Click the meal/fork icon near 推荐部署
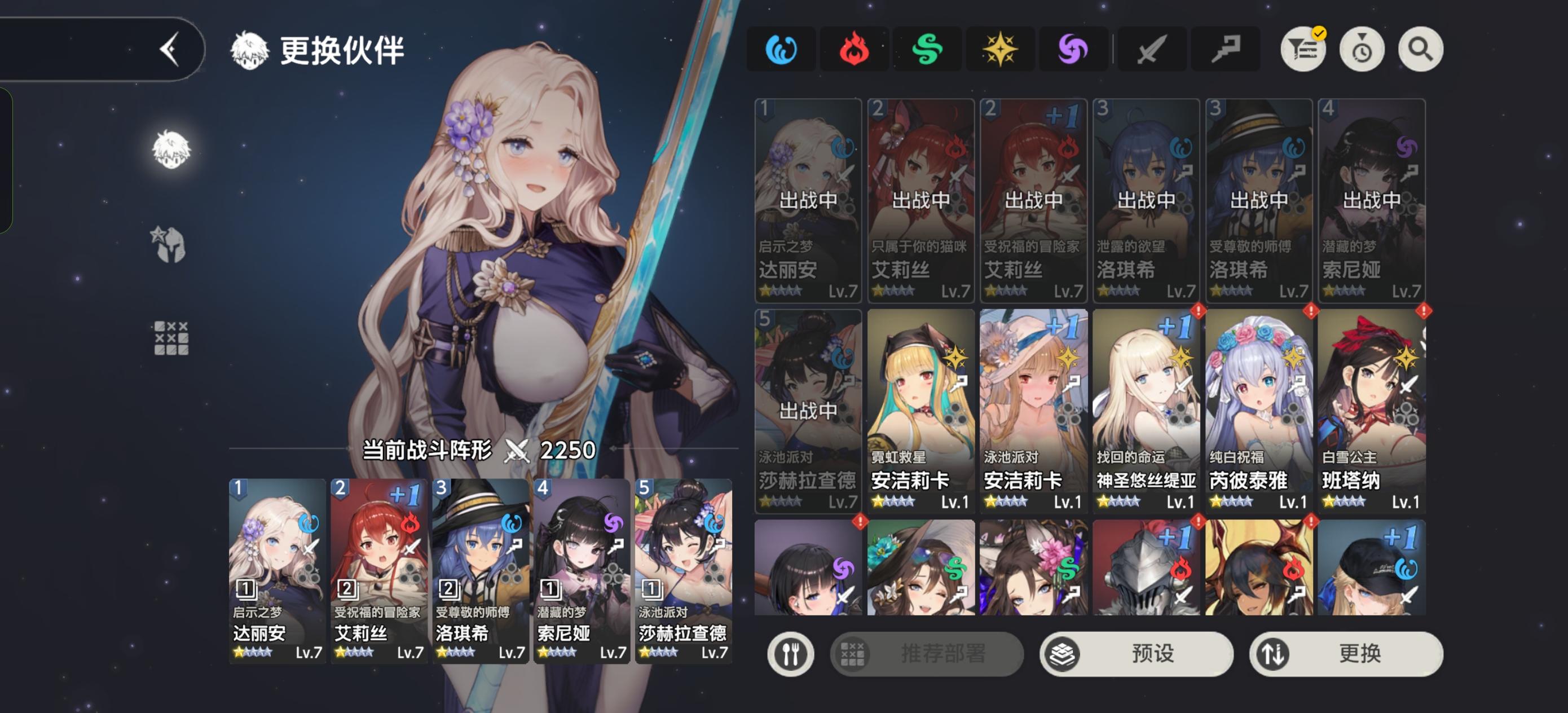The height and width of the screenshot is (713, 1568). coord(791,653)
